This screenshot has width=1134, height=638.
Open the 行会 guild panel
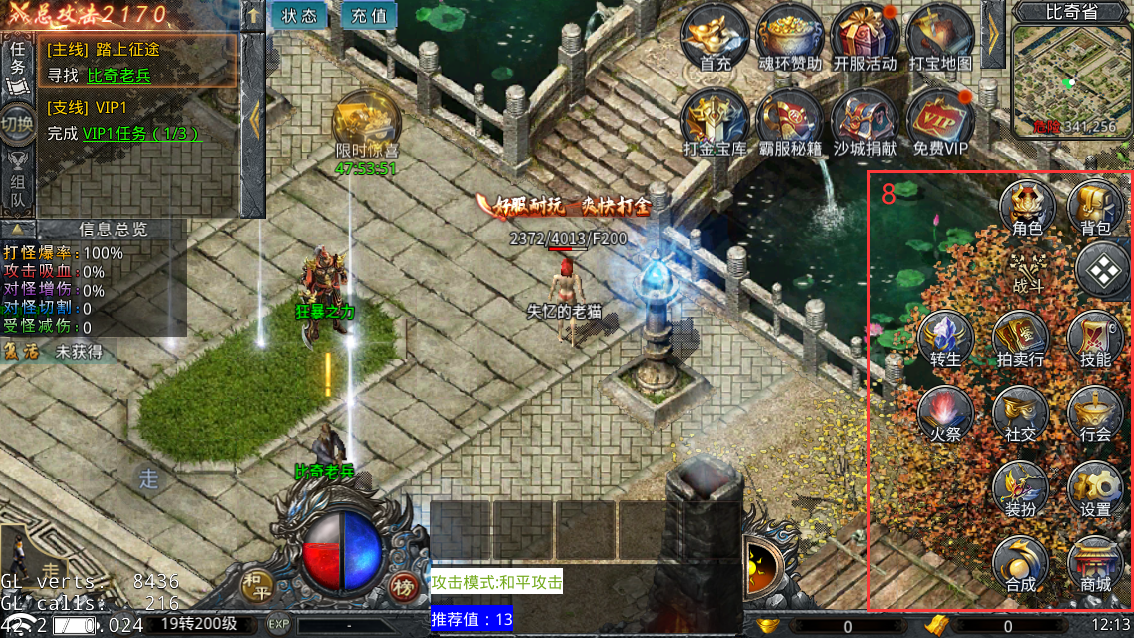pyautogui.click(x=1095, y=414)
